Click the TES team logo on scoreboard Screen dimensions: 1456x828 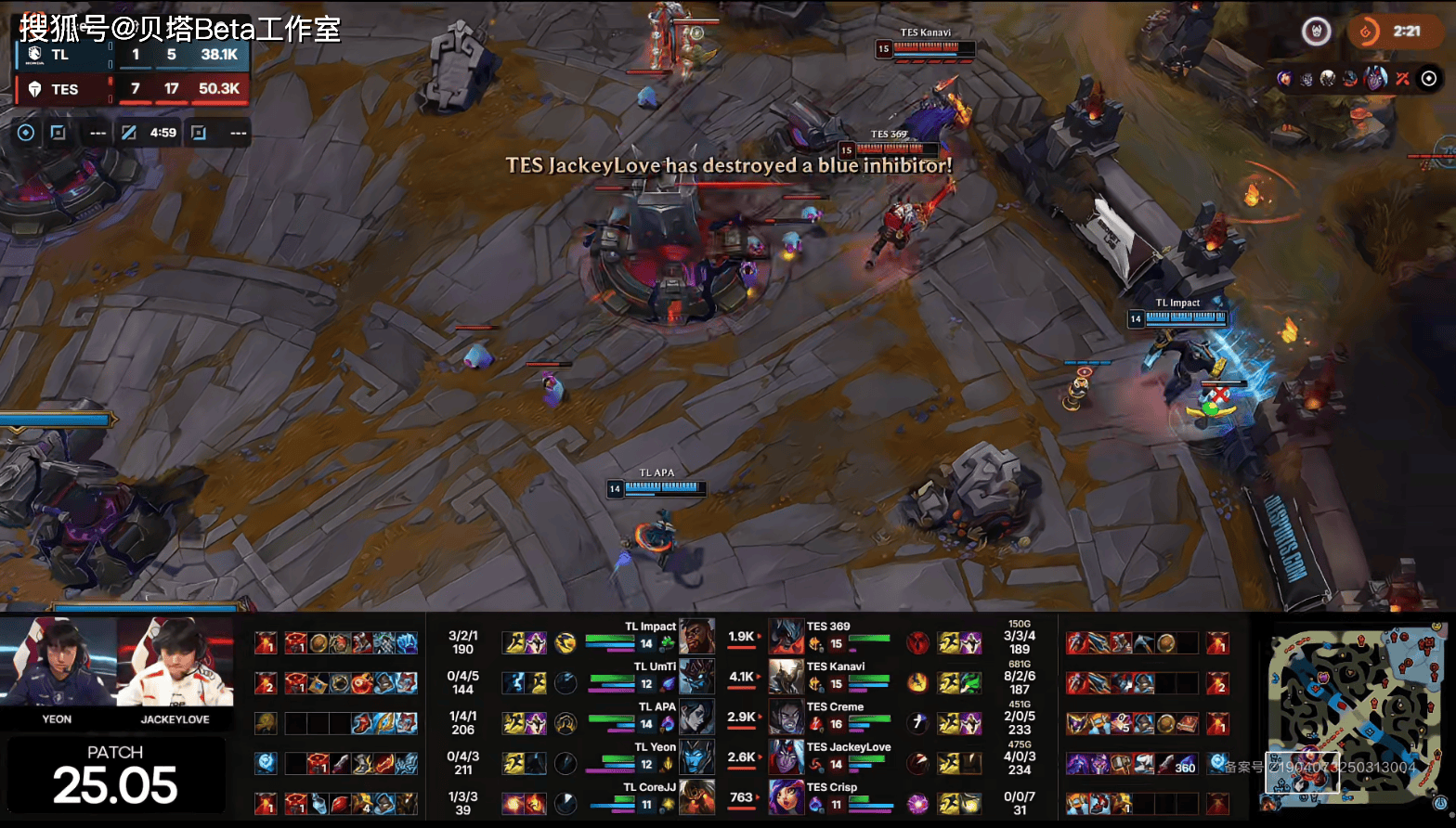(35, 89)
